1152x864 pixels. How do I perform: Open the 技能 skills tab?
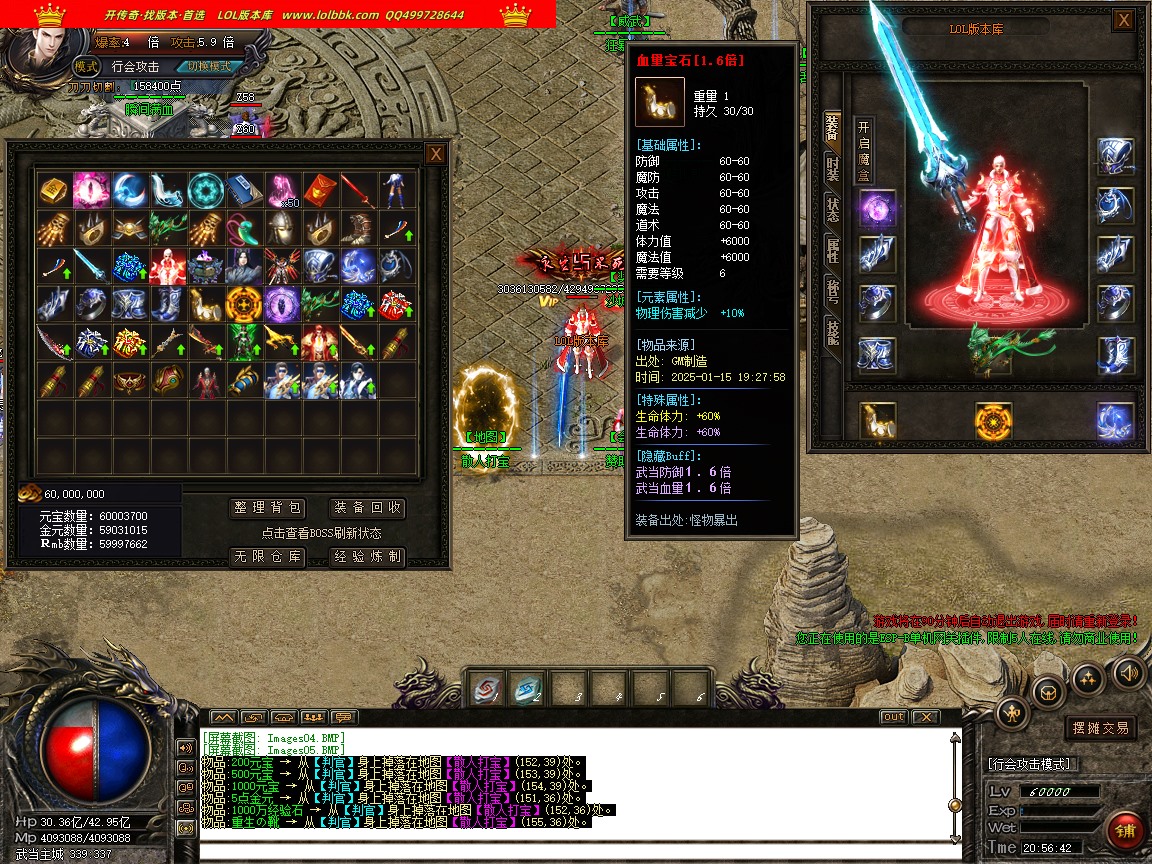pos(832,332)
